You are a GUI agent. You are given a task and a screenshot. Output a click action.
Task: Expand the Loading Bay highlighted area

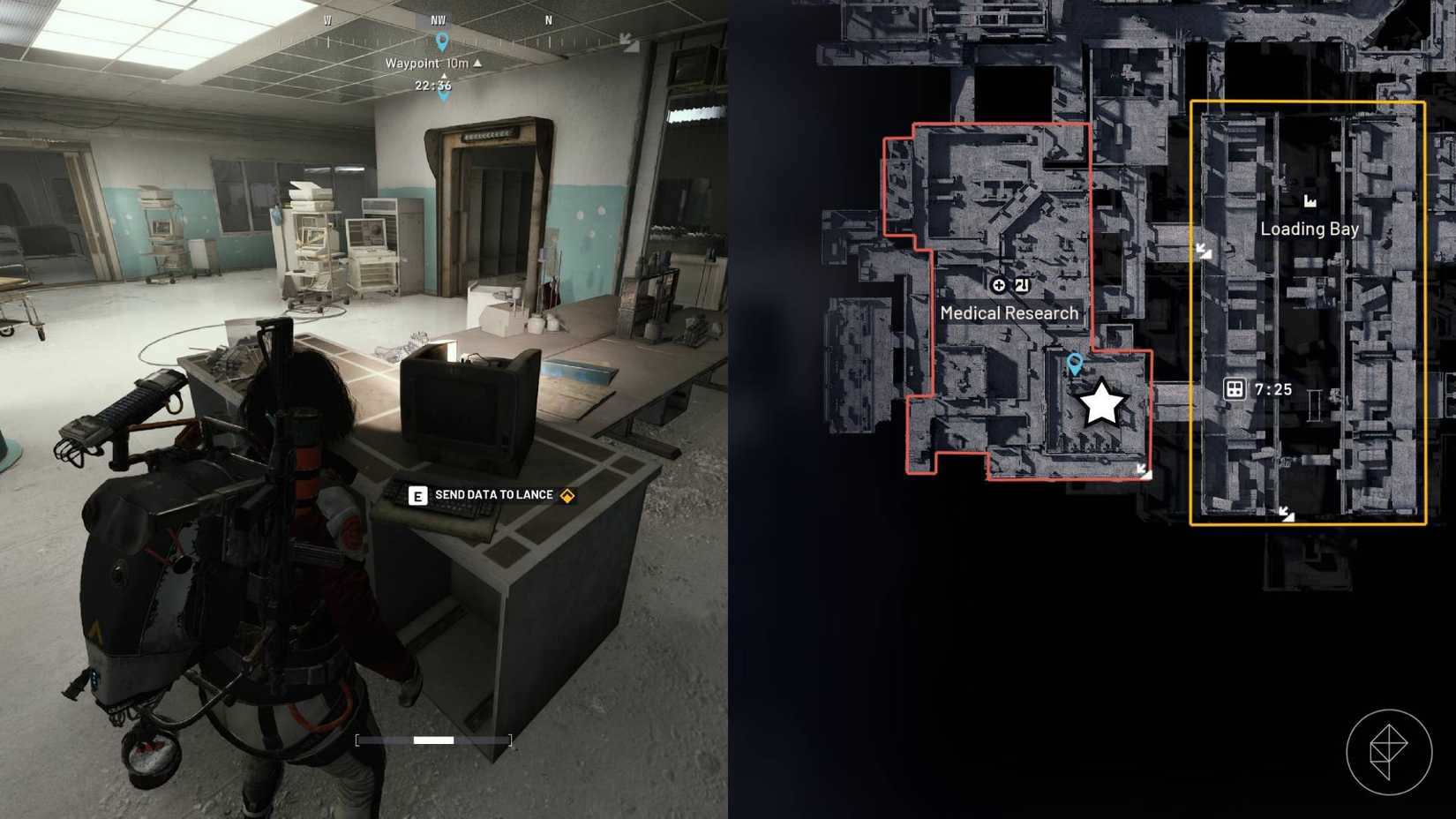click(1310, 313)
